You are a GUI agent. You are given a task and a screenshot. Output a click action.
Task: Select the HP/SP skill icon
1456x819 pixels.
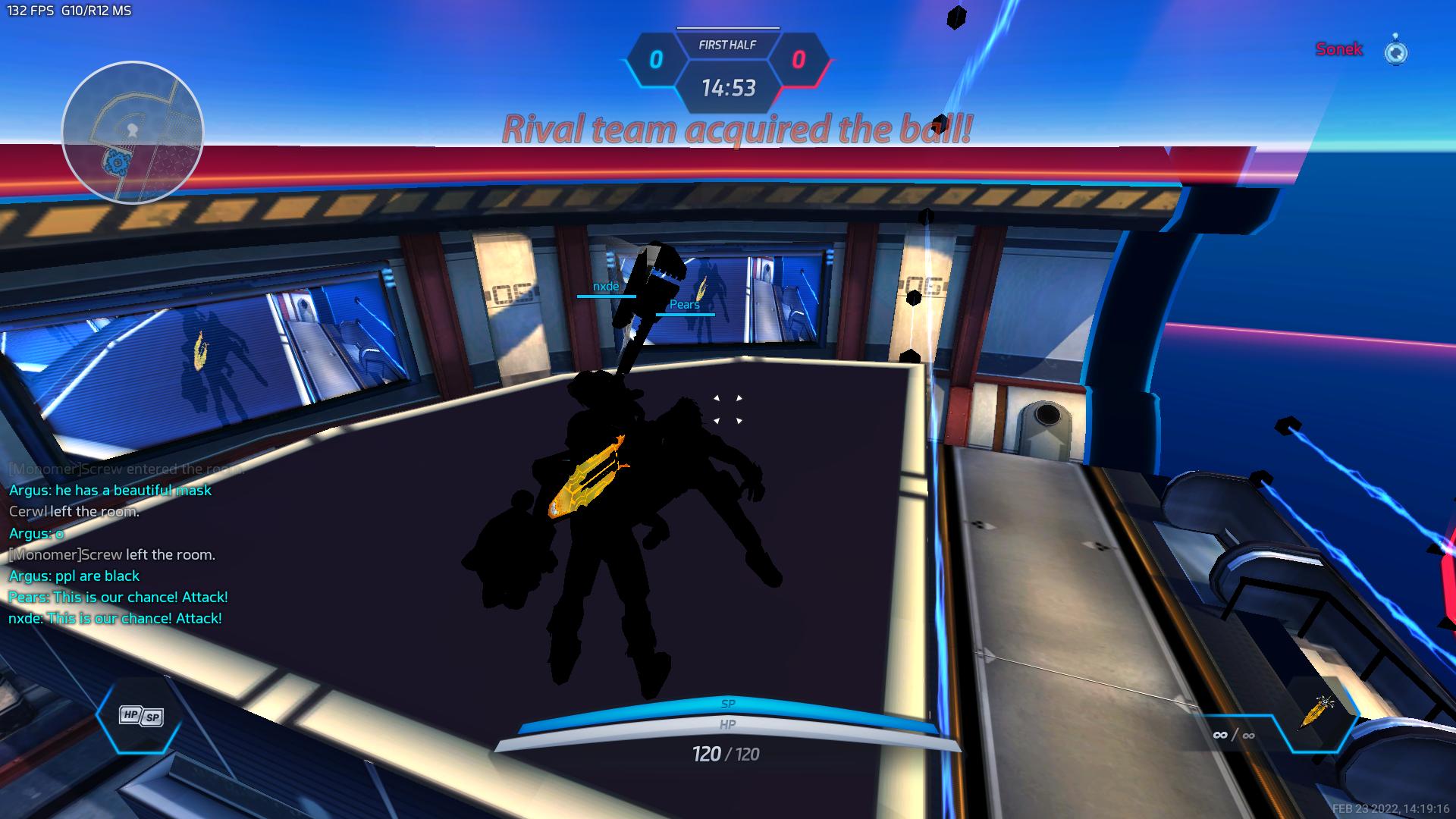coord(141,716)
